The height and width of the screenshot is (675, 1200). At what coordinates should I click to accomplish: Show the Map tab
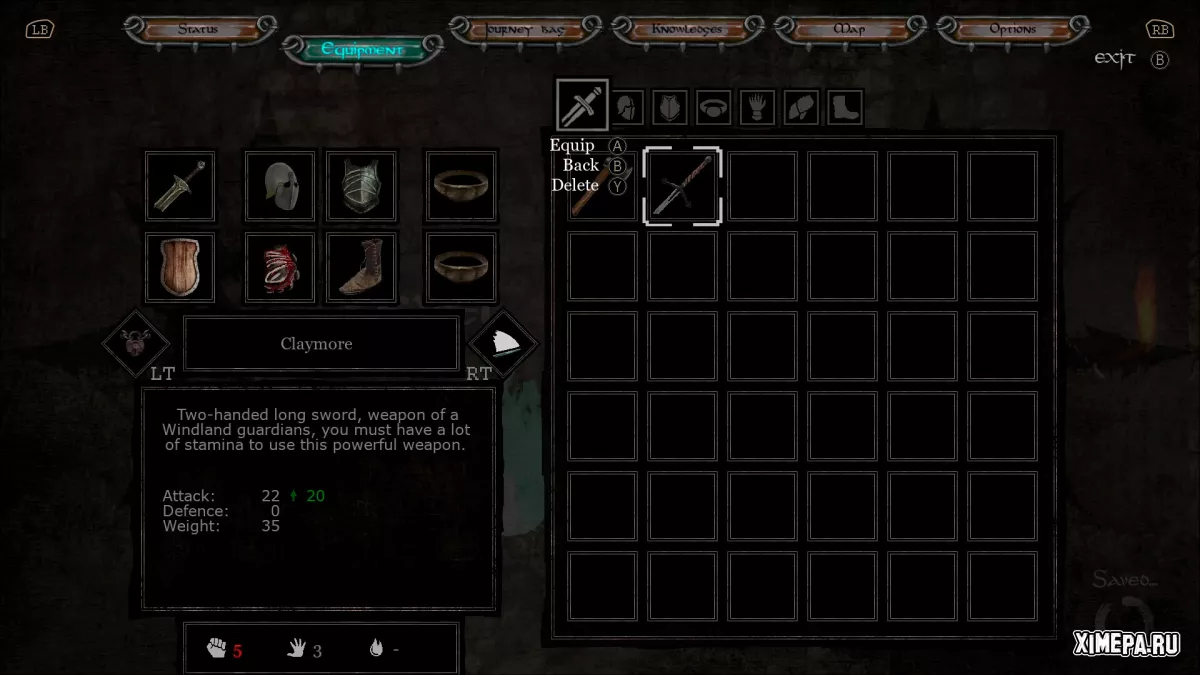tap(849, 30)
